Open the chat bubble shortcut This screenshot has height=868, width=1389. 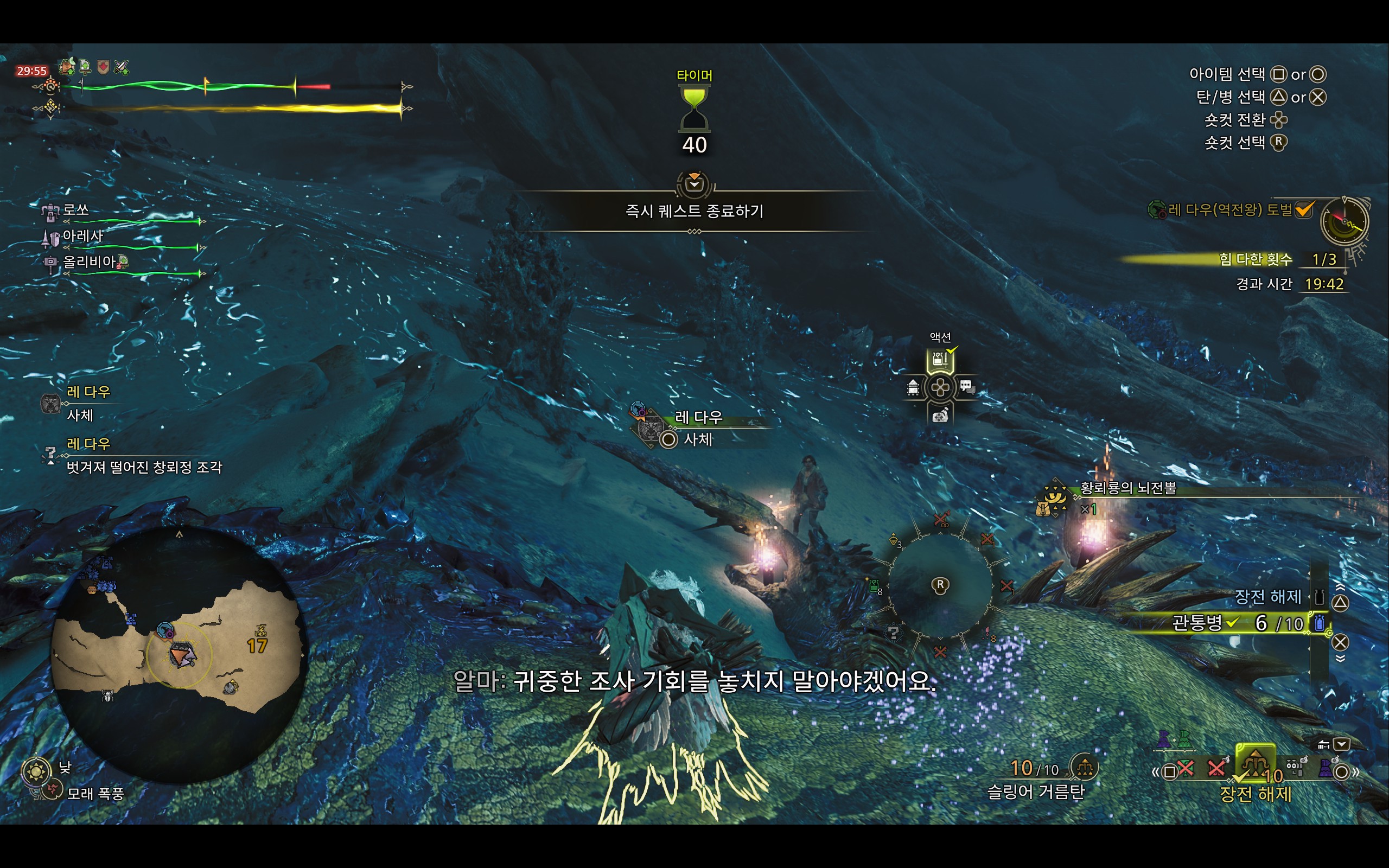pos(967,387)
